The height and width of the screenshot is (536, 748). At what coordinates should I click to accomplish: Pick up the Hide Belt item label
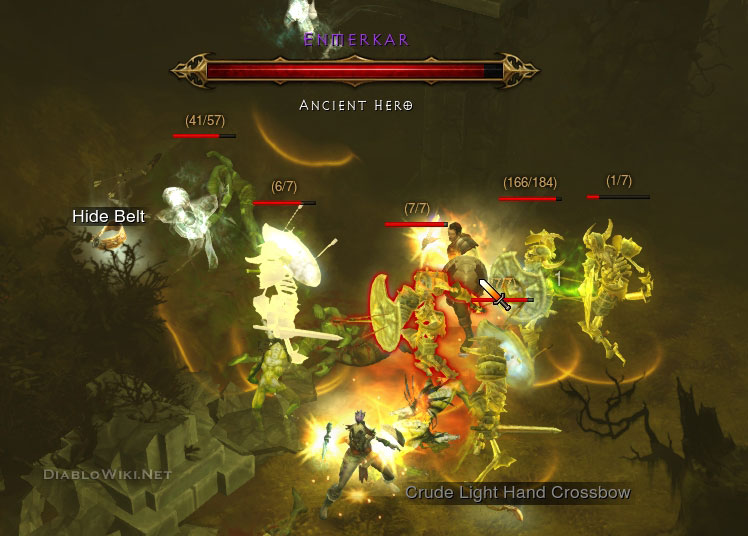[x=109, y=216]
